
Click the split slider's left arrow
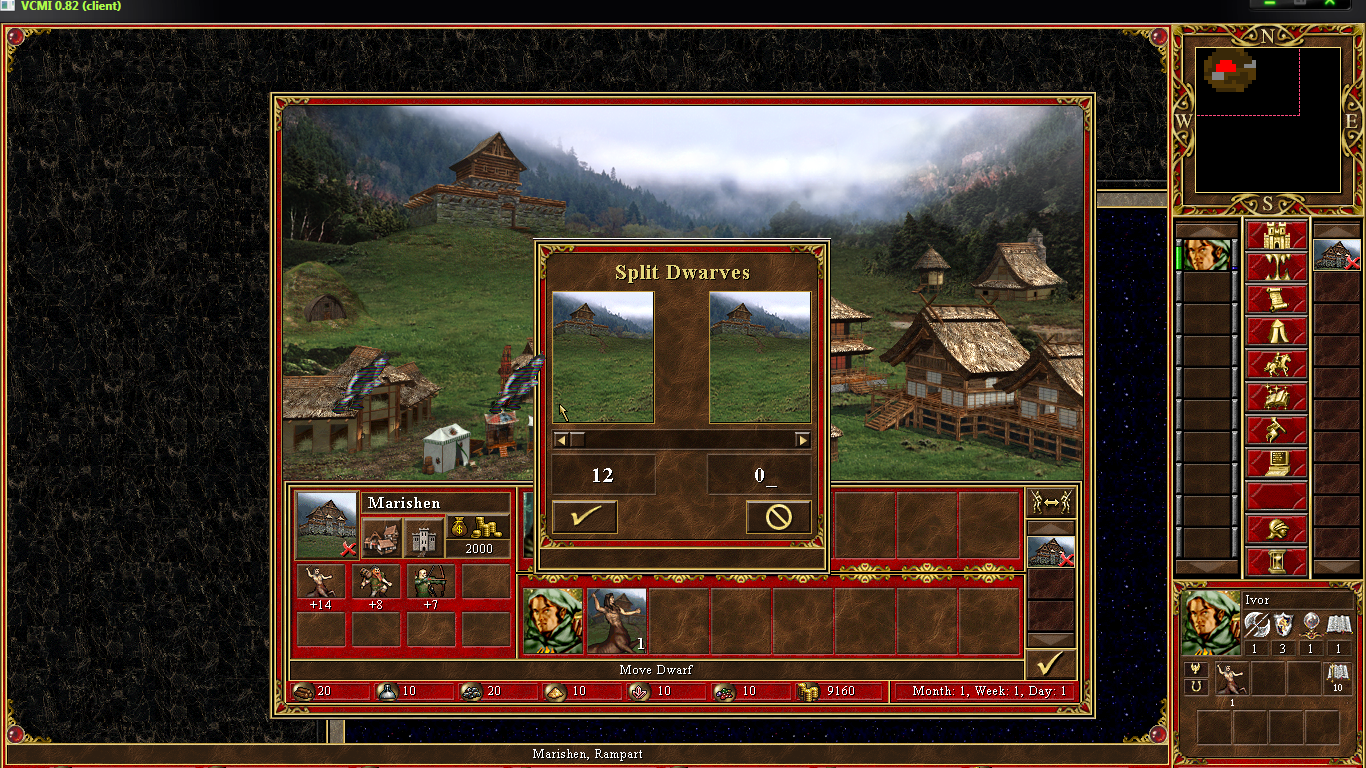coord(561,440)
